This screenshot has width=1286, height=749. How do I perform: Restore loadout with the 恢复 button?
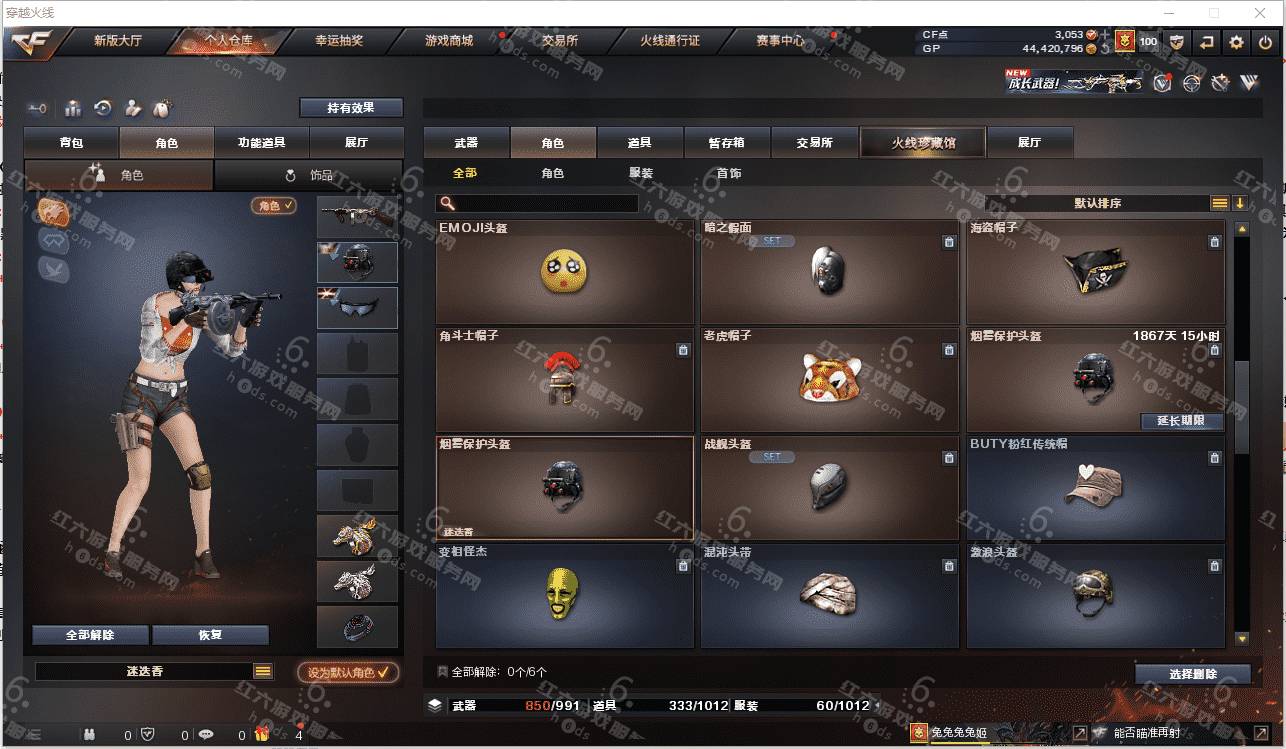[x=210, y=635]
